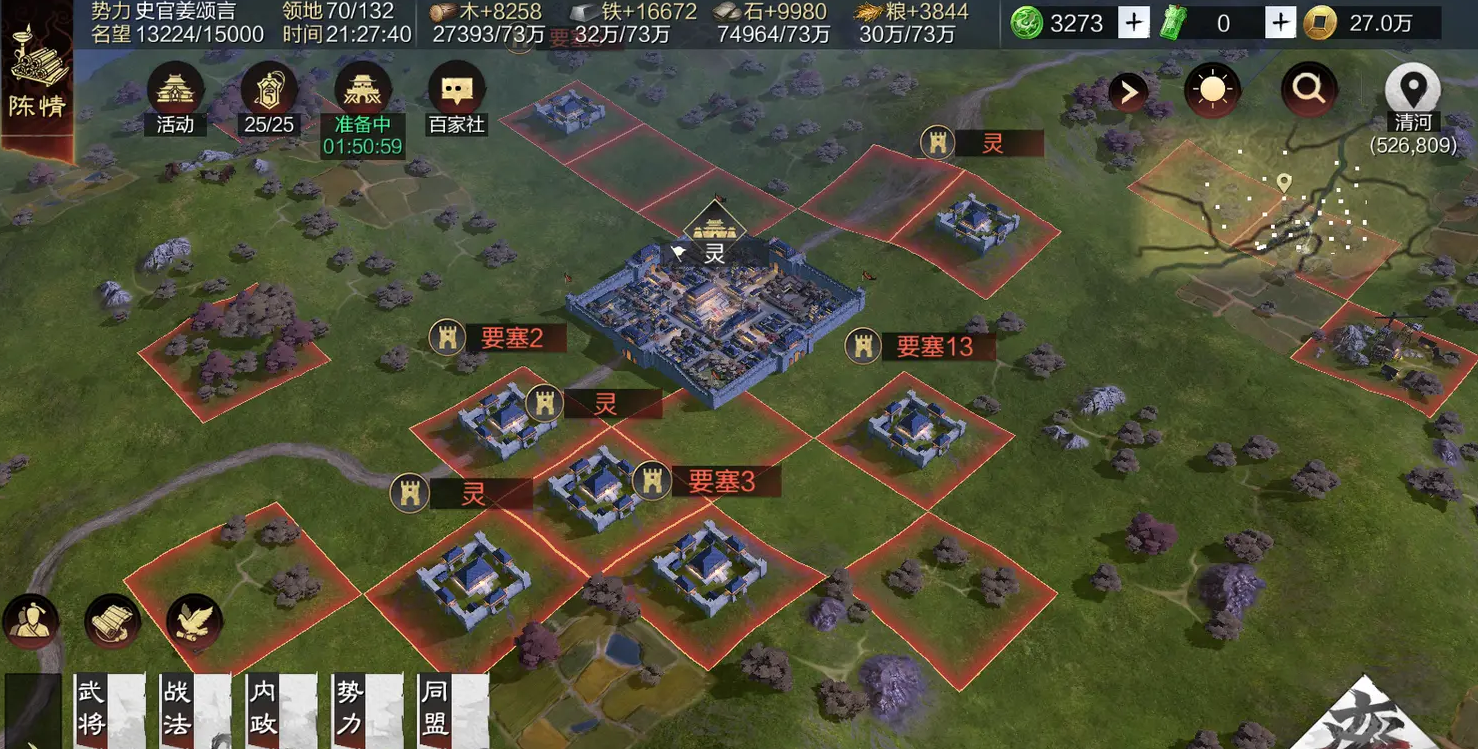Open the 25/25 lantern icon

pyautogui.click(x=268, y=92)
